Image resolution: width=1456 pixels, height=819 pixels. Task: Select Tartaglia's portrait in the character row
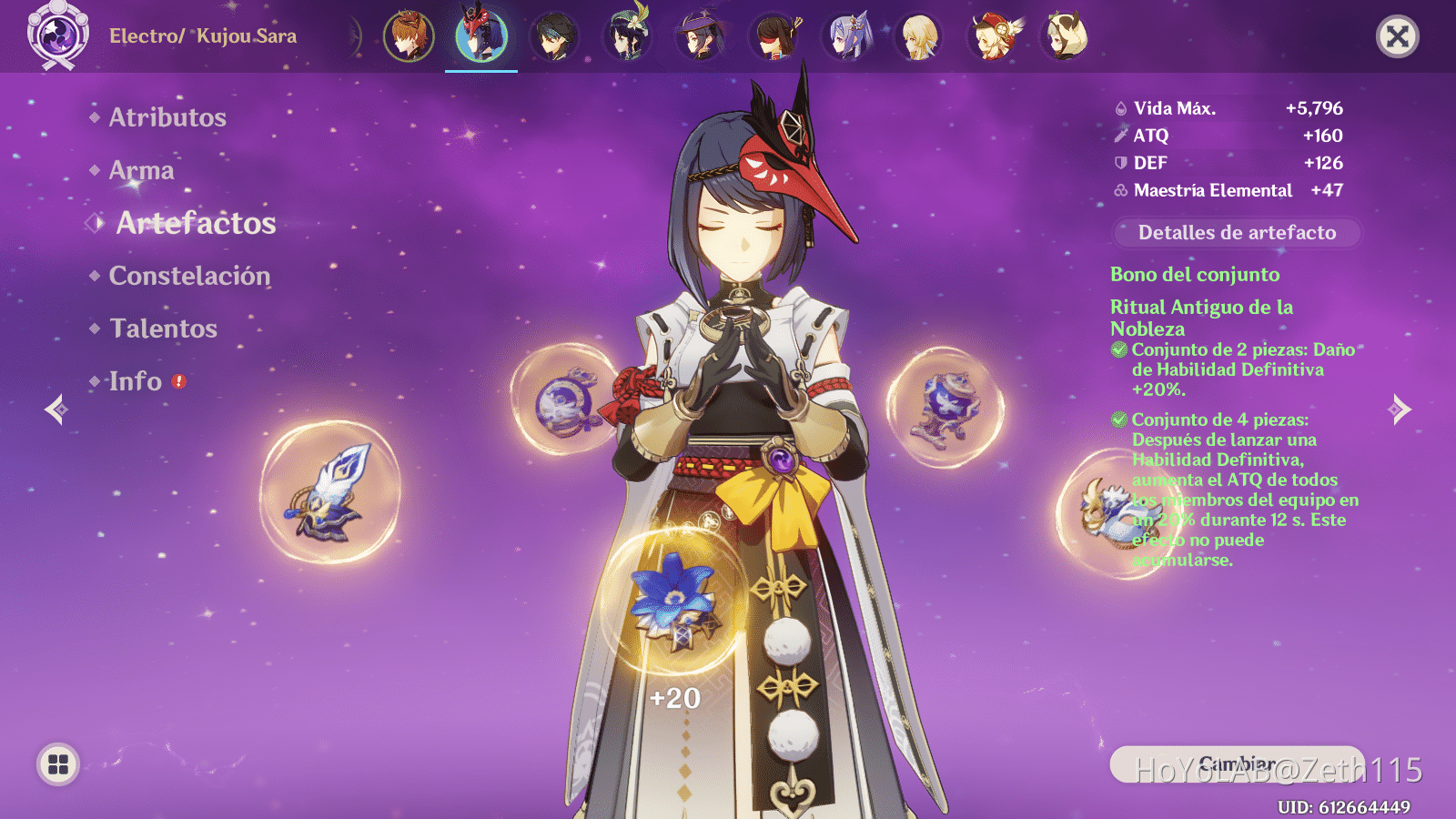click(408, 36)
